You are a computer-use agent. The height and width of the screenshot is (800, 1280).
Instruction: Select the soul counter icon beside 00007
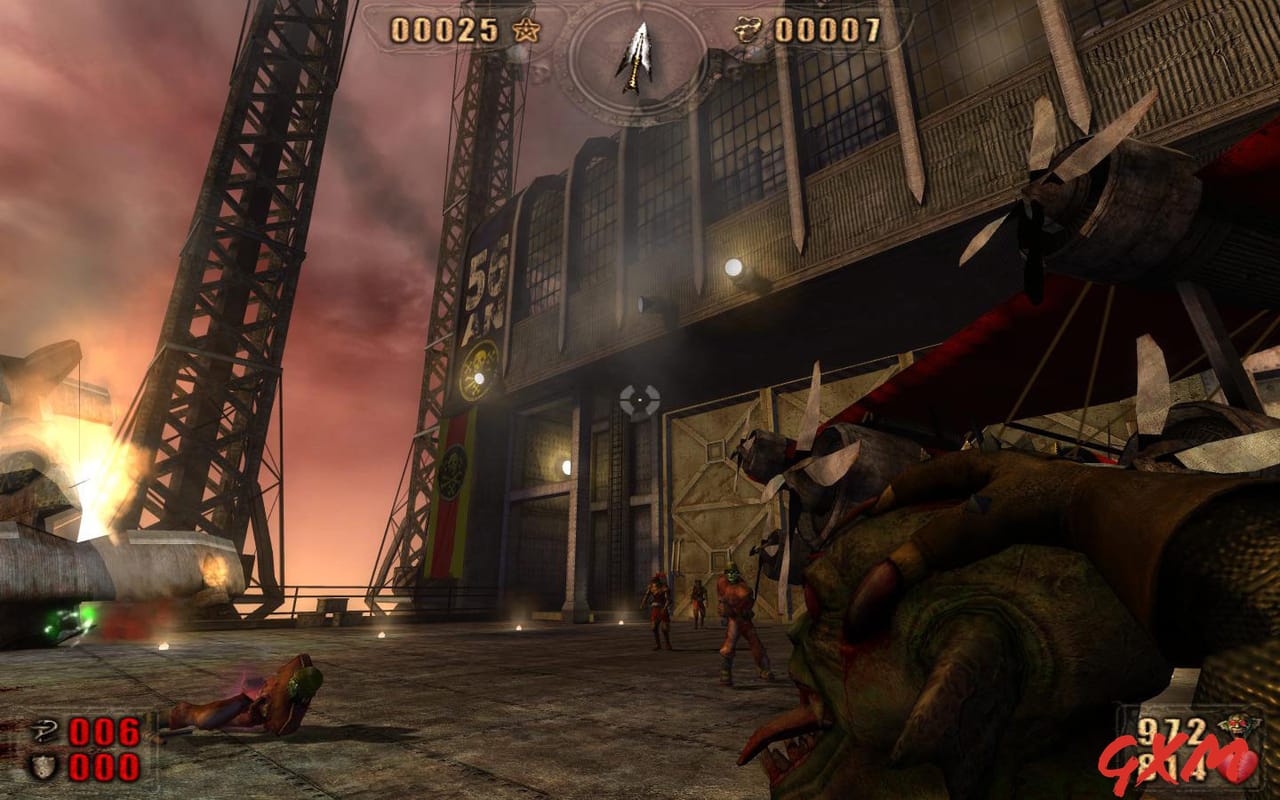click(x=746, y=29)
